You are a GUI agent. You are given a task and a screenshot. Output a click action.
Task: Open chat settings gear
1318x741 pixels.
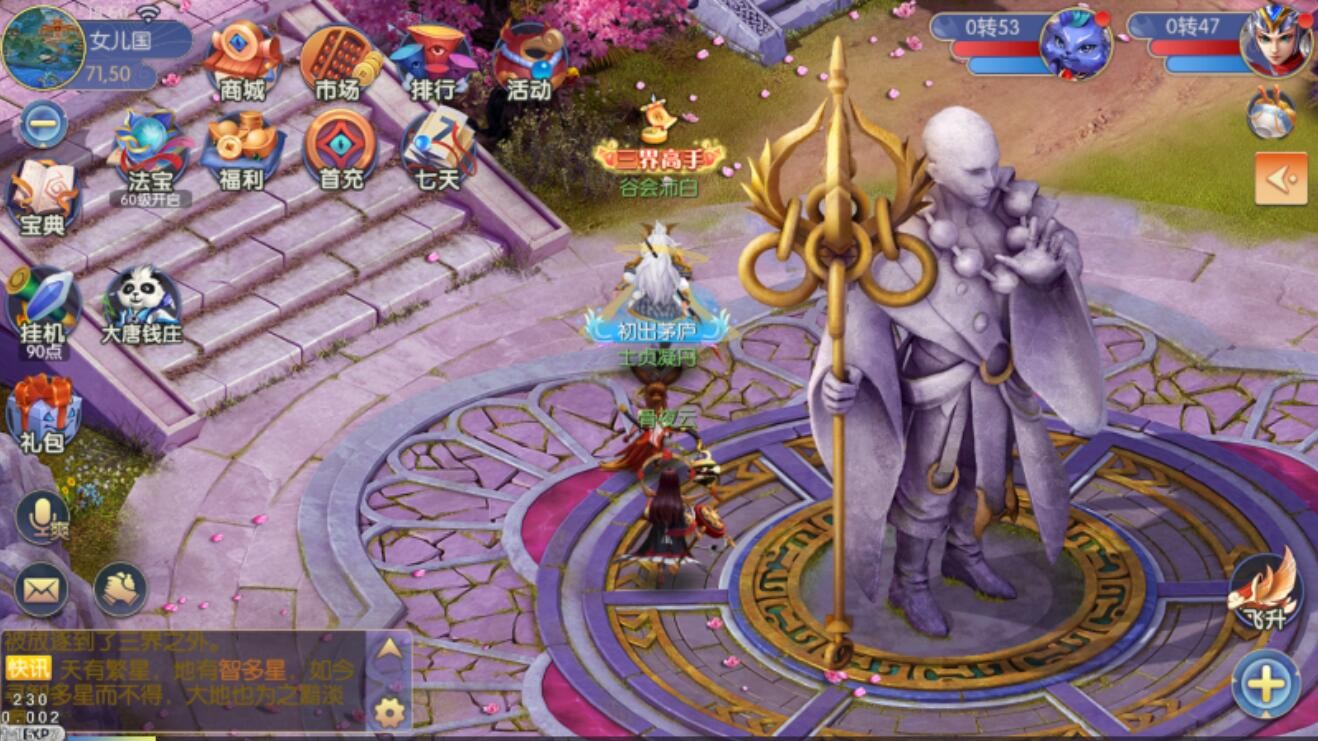point(388,712)
